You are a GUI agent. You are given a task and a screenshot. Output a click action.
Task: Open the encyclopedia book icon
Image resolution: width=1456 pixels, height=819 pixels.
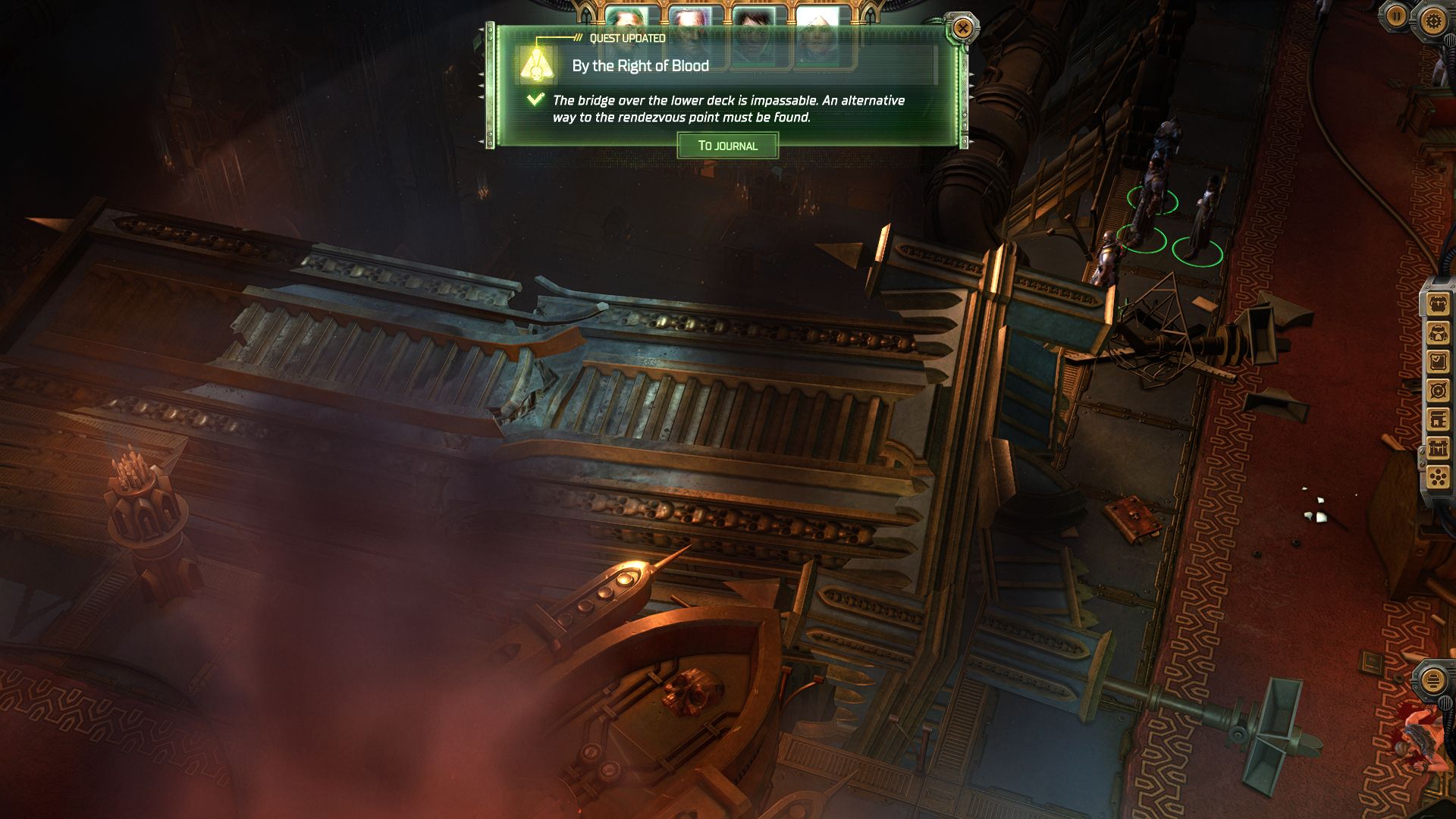[x=1439, y=419]
